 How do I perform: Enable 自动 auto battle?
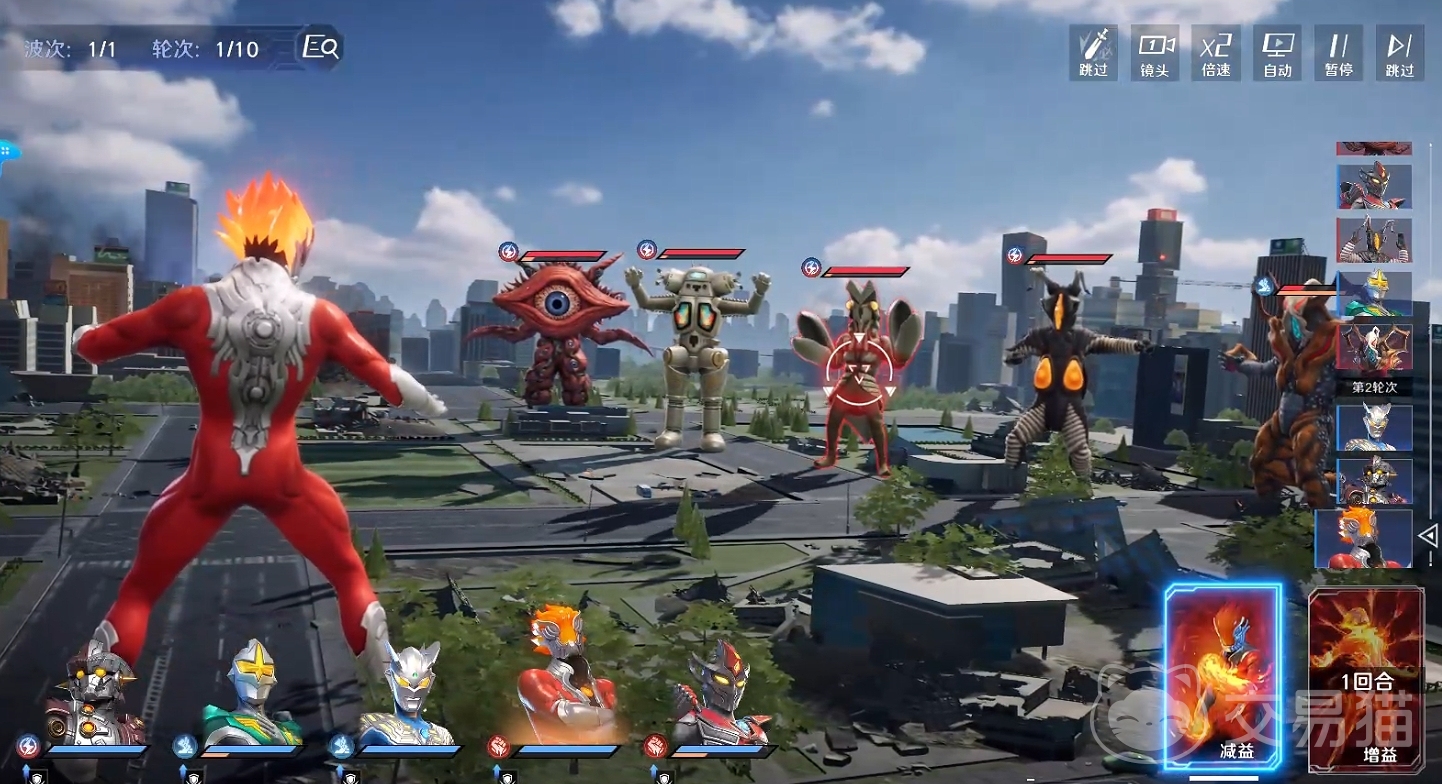(1278, 53)
